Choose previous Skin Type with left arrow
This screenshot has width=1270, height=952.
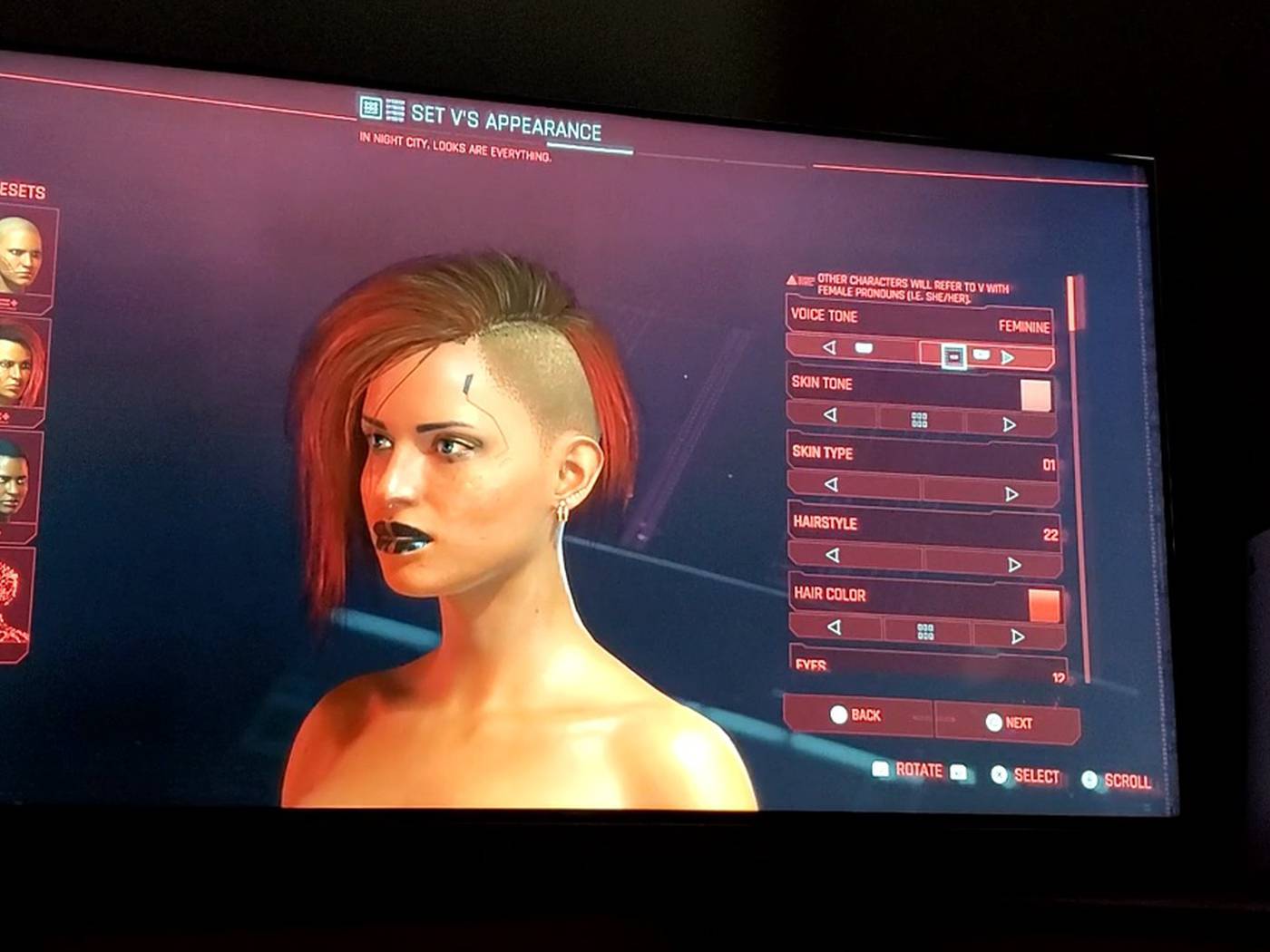point(831,485)
